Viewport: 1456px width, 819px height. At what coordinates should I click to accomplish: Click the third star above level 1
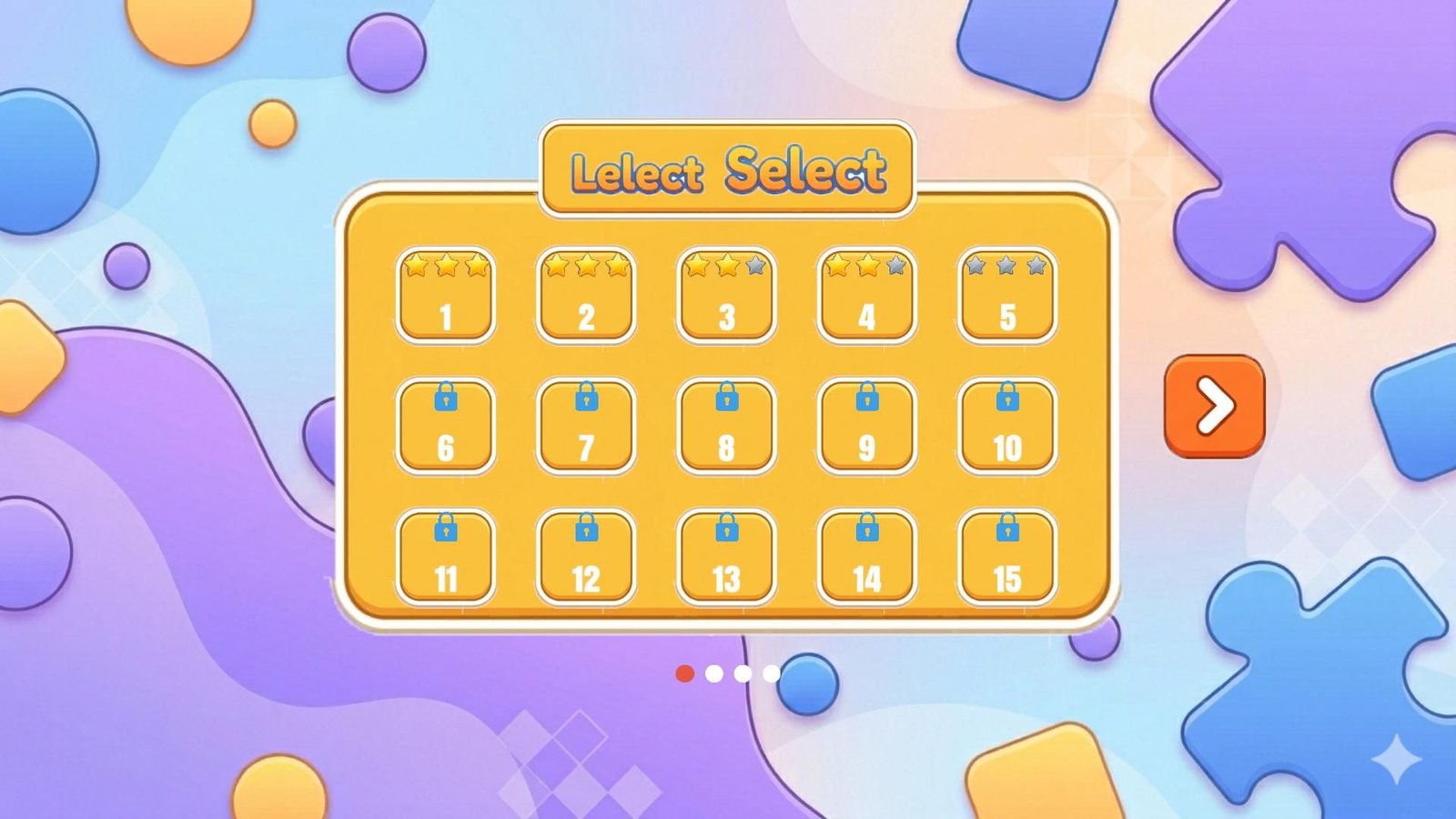coord(474,266)
